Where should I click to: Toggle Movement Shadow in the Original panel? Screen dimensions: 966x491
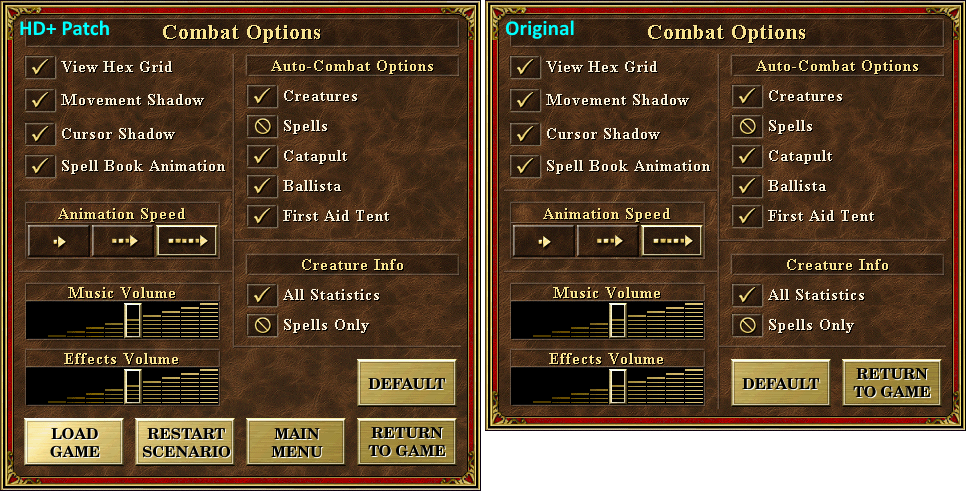pos(526,100)
